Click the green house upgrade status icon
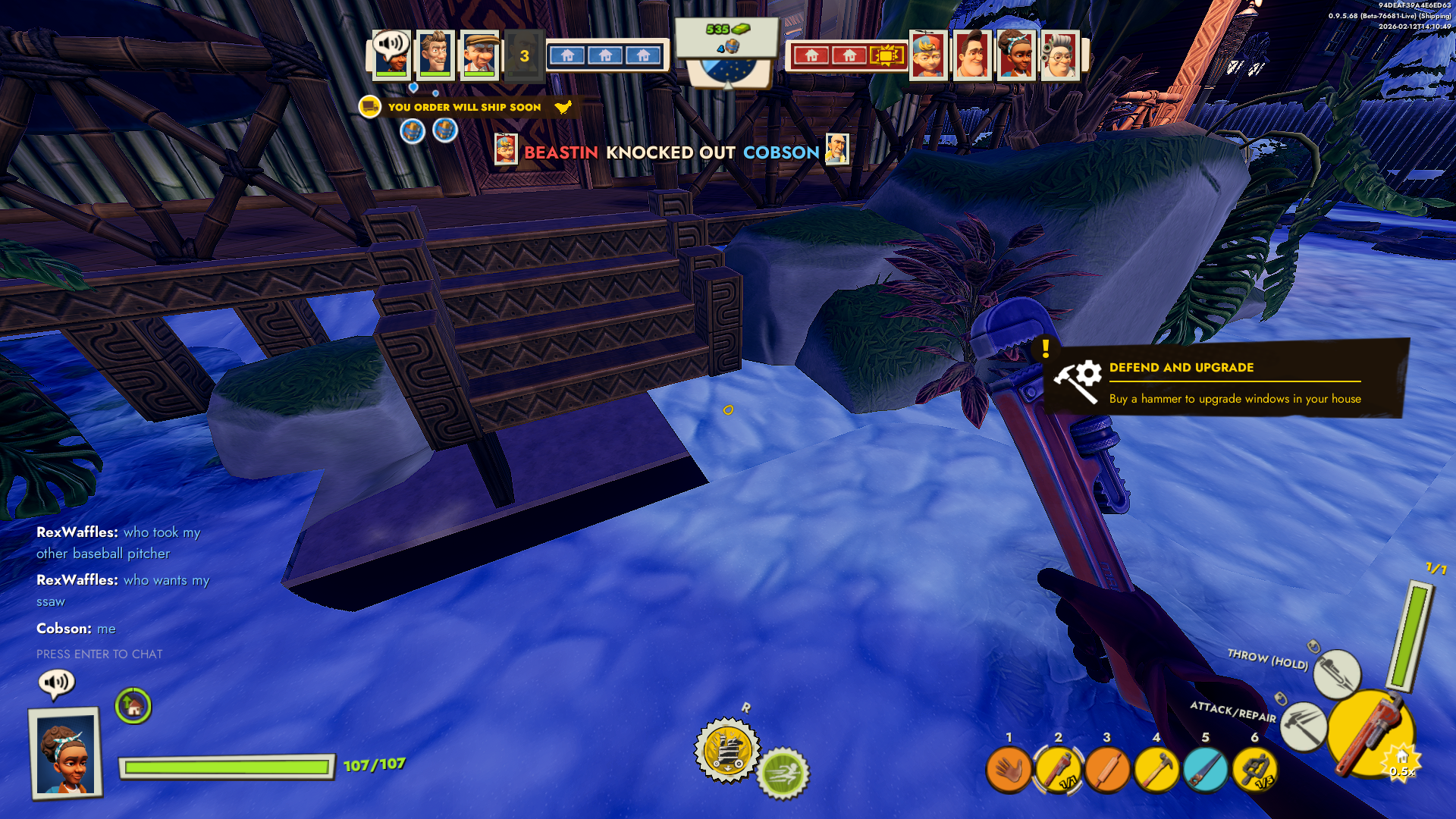 click(133, 707)
